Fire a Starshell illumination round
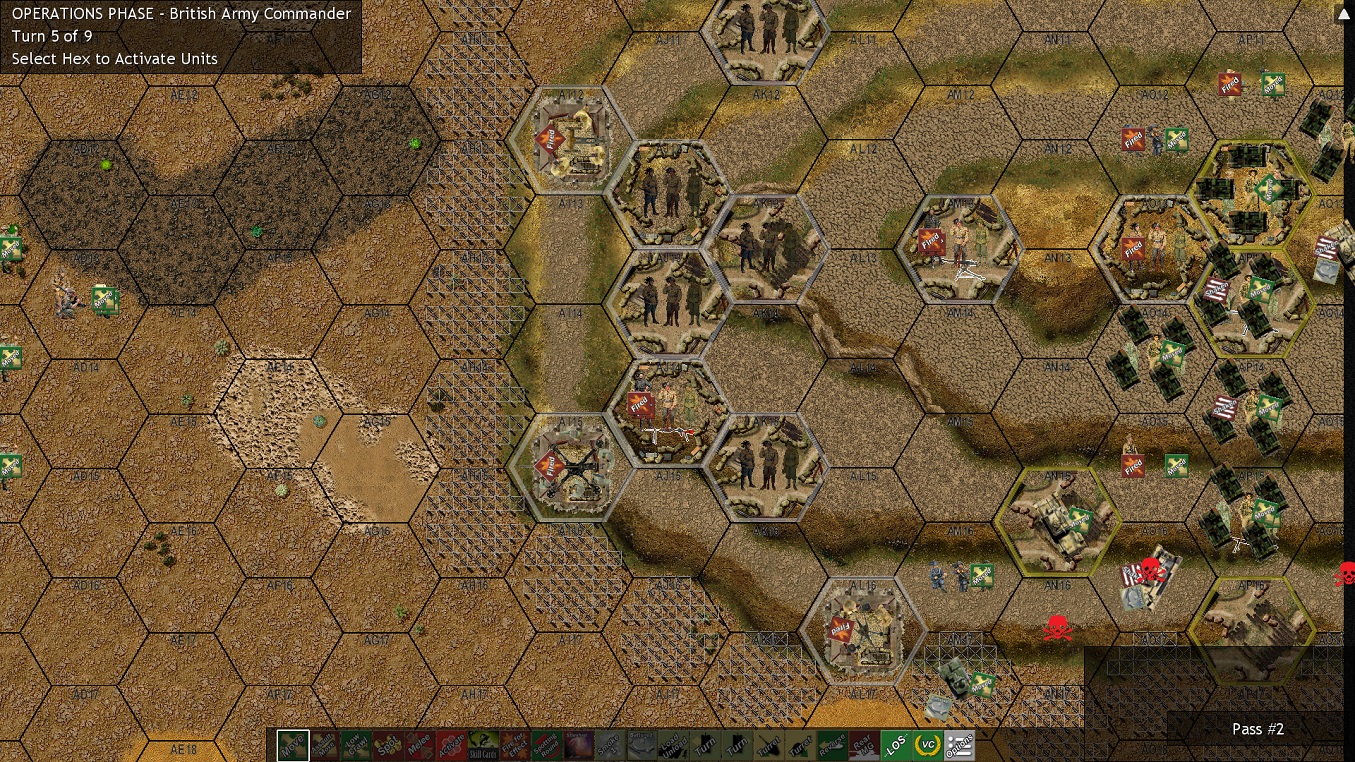This screenshot has height=762, width=1355. (577, 746)
